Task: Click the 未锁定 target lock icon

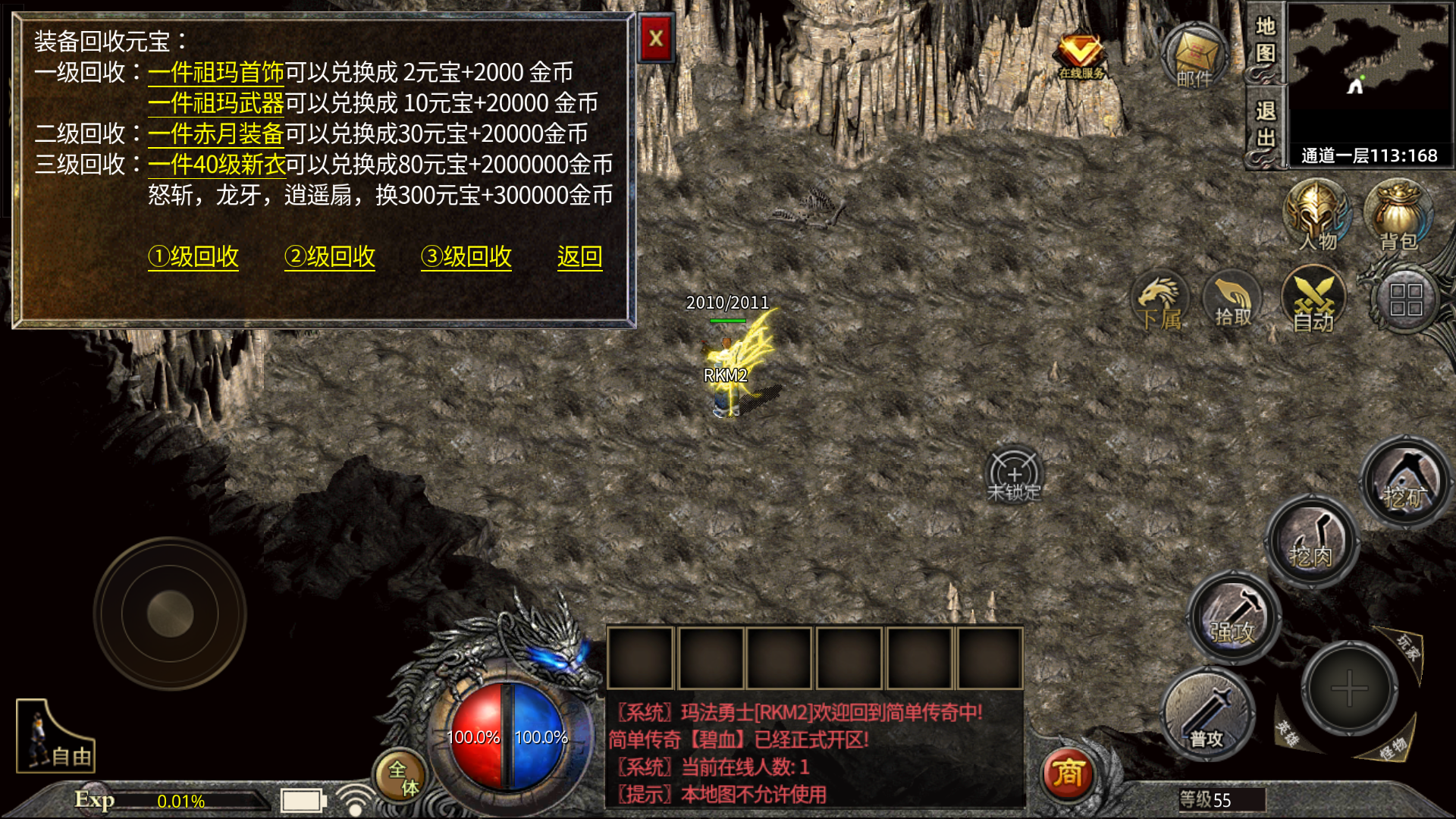Action: [1014, 476]
